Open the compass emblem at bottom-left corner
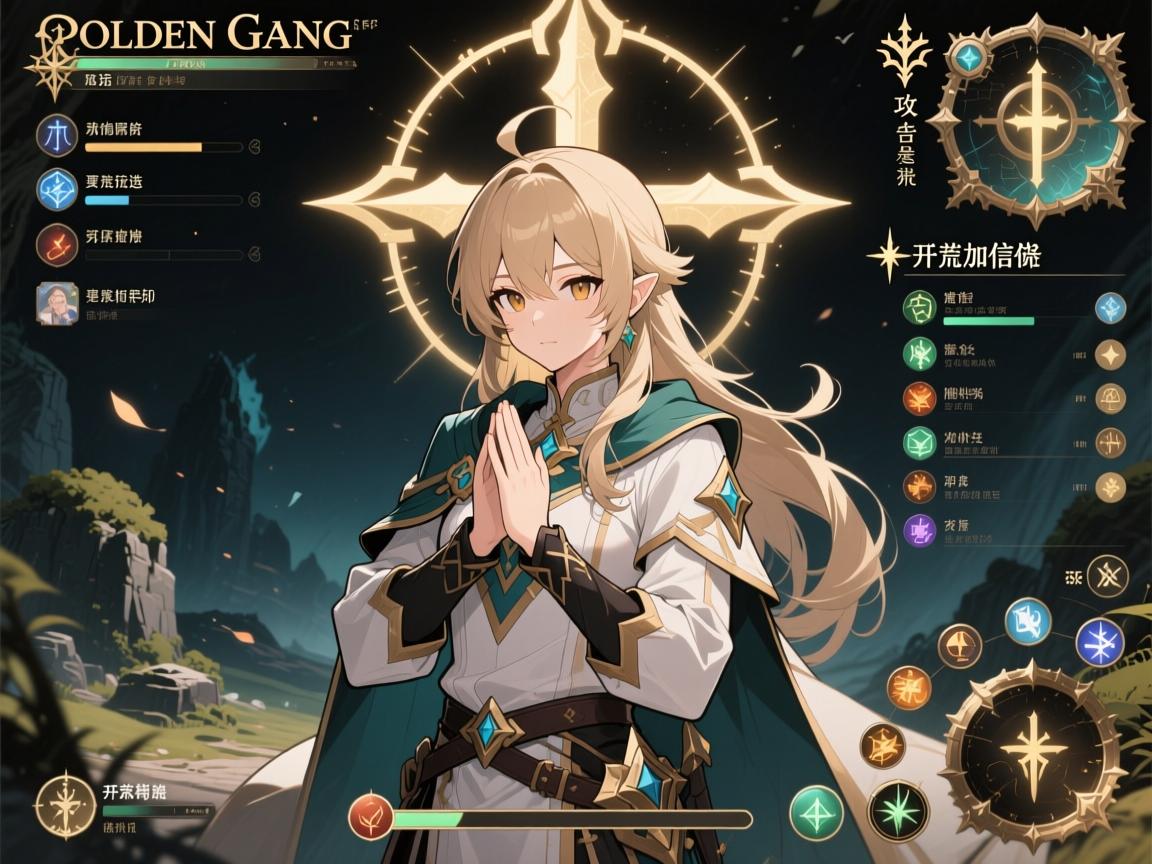Screen dimensions: 1152x864 point(62,802)
